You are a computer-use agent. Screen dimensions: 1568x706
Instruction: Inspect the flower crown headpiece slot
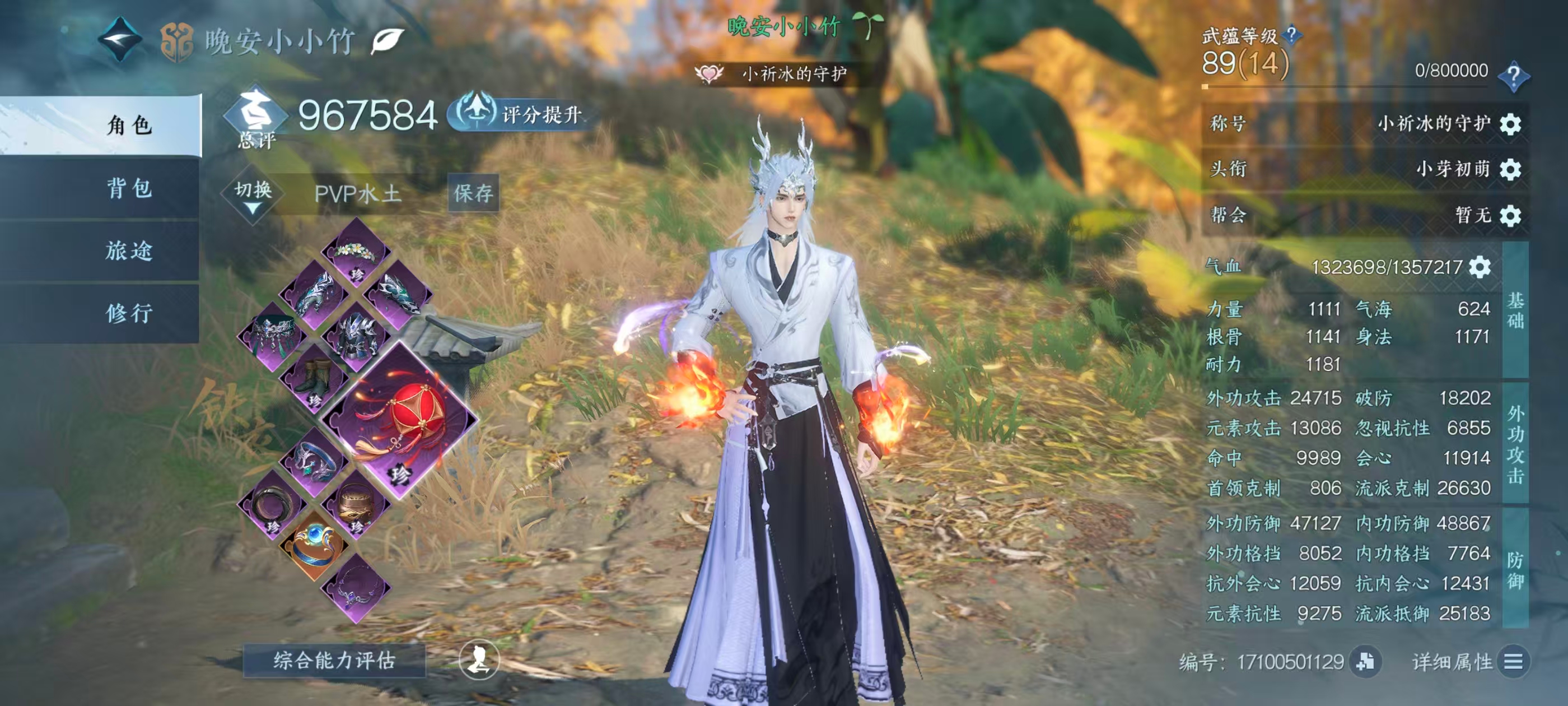tap(356, 253)
